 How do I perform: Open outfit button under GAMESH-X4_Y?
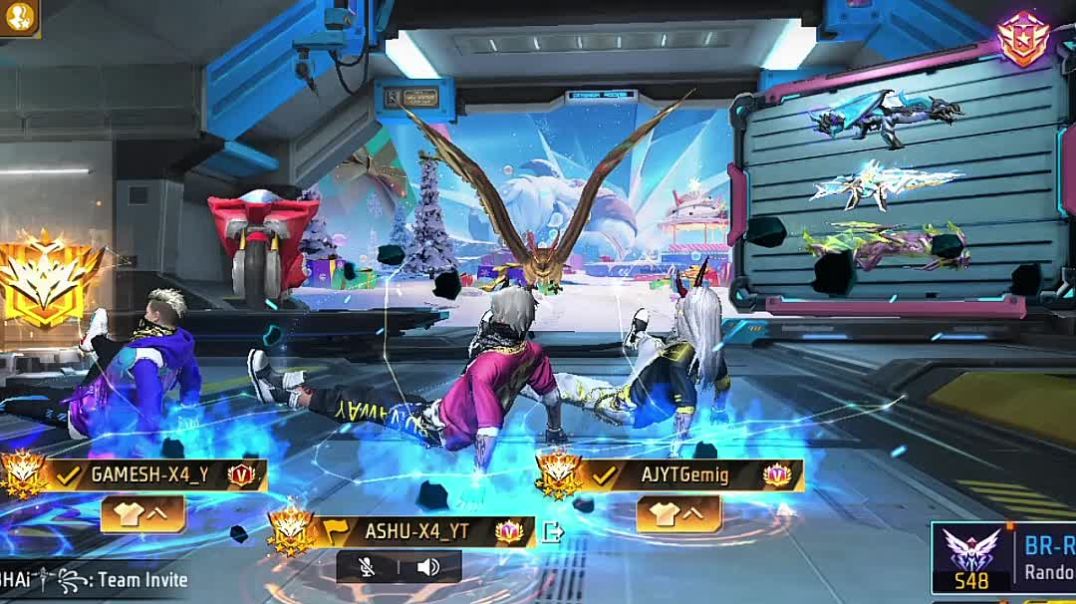[143, 513]
